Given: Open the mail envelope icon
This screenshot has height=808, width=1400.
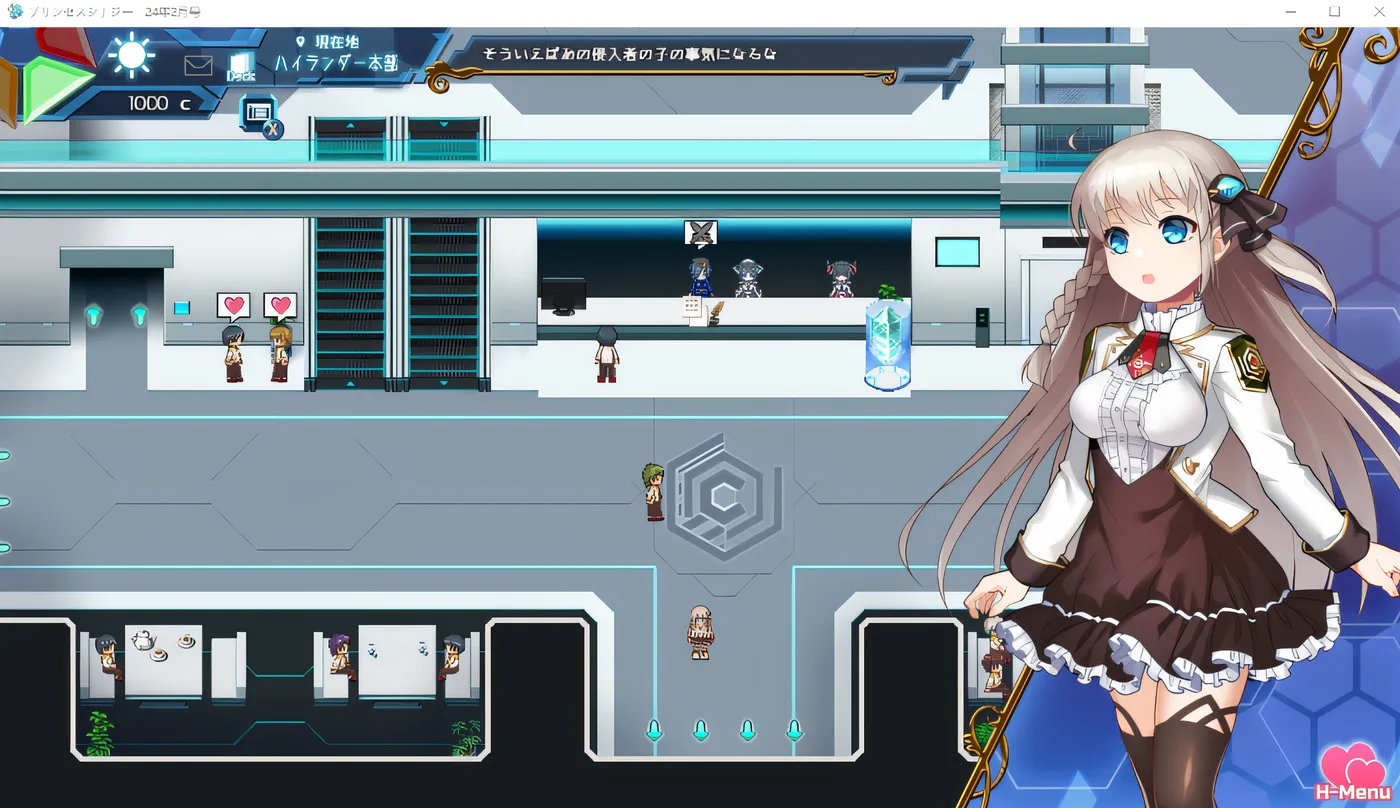Looking at the screenshot, I should [197, 64].
